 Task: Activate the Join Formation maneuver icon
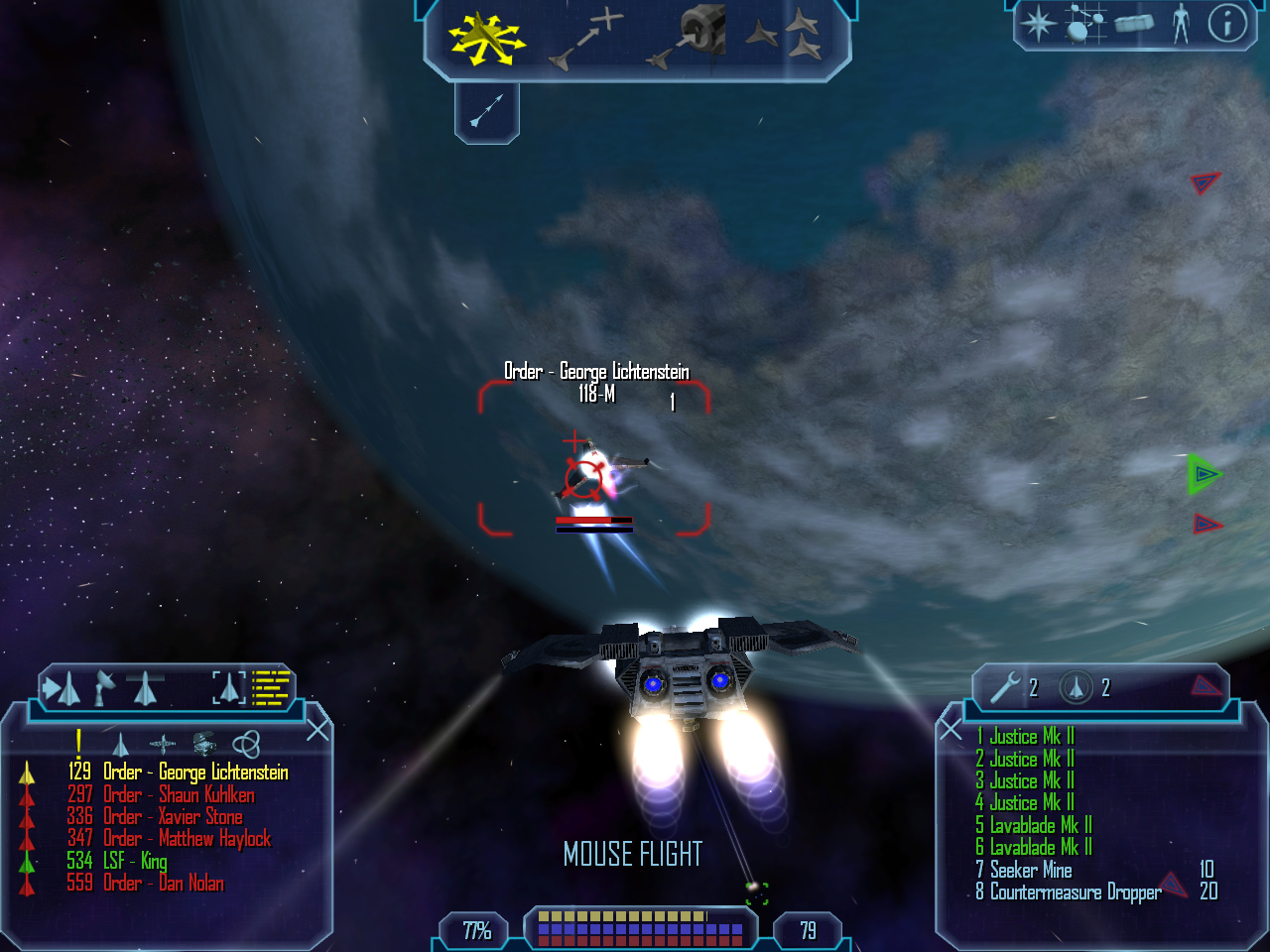point(783,36)
